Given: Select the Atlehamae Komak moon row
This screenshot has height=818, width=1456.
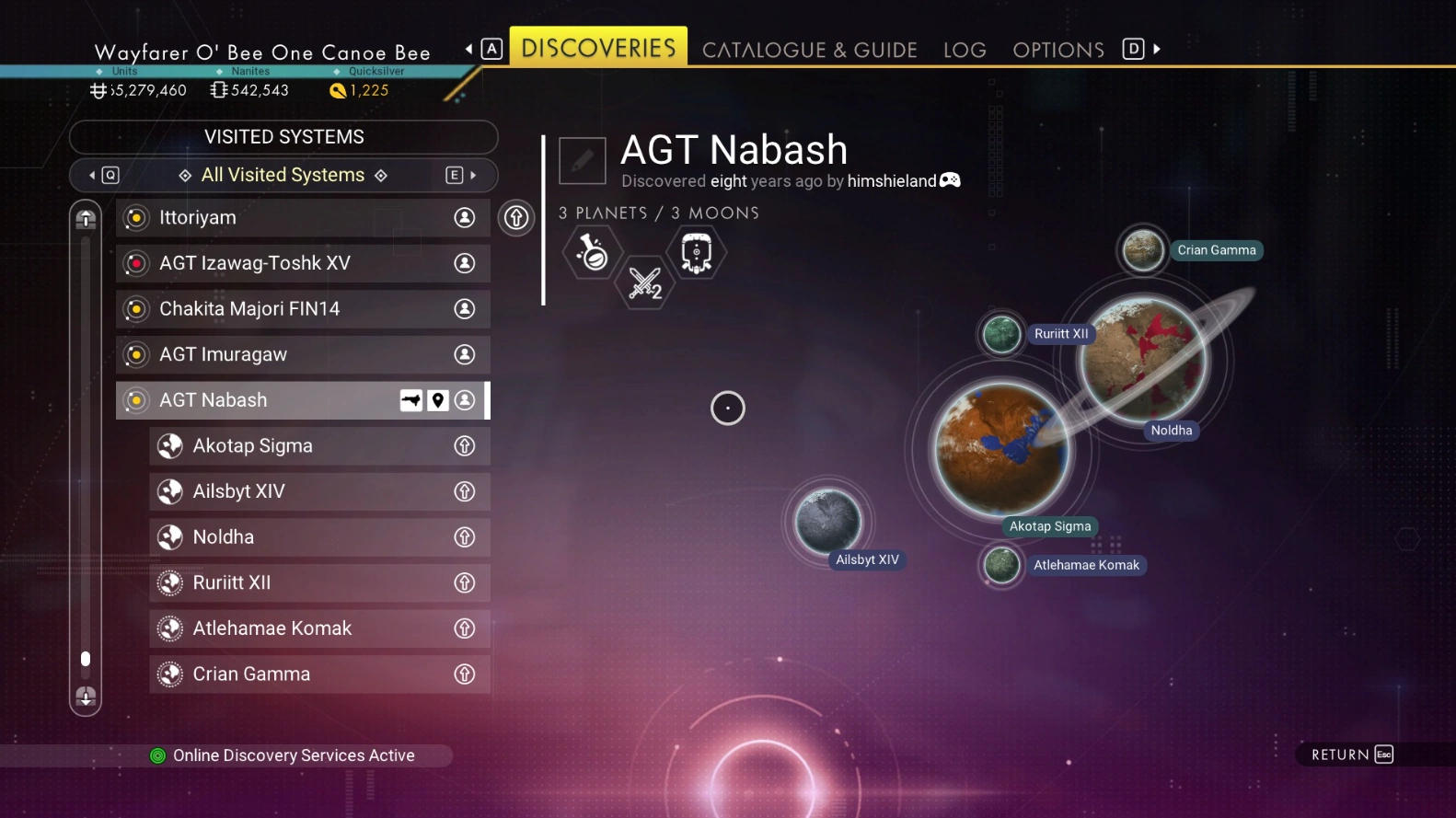Looking at the screenshot, I should click(x=318, y=628).
